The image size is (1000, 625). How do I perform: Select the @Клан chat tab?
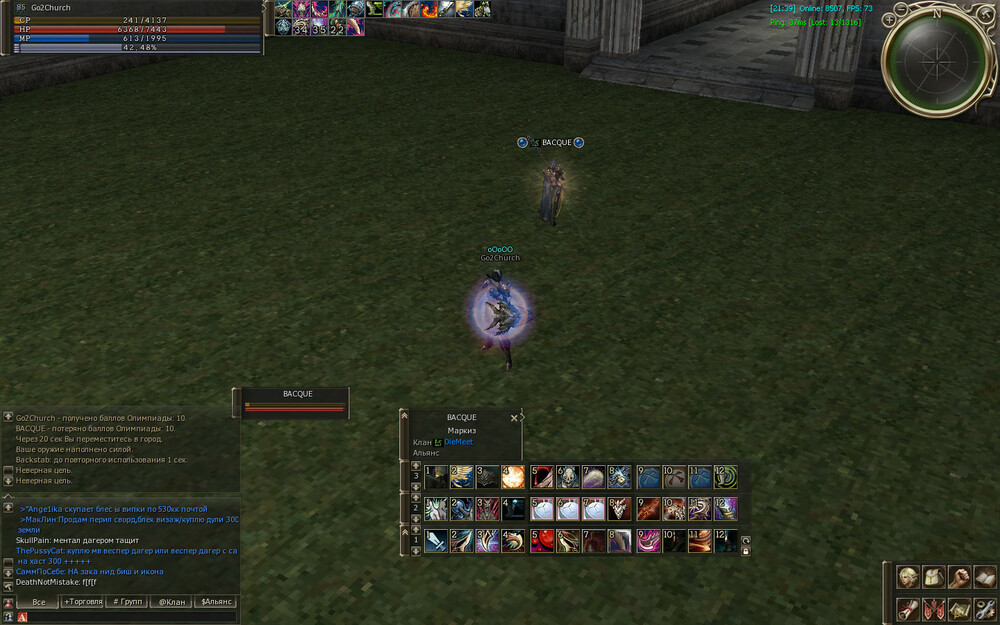pyautogui.click(x=173, y=602)
